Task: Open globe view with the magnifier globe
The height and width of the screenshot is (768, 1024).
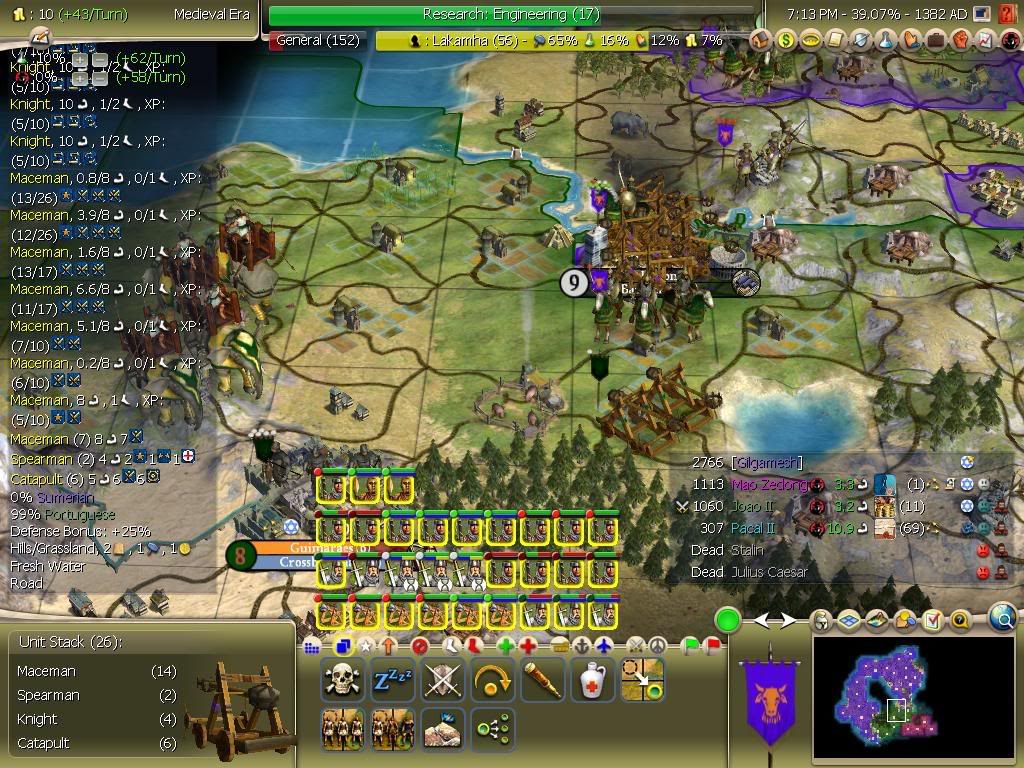Action: (1003, 620)
